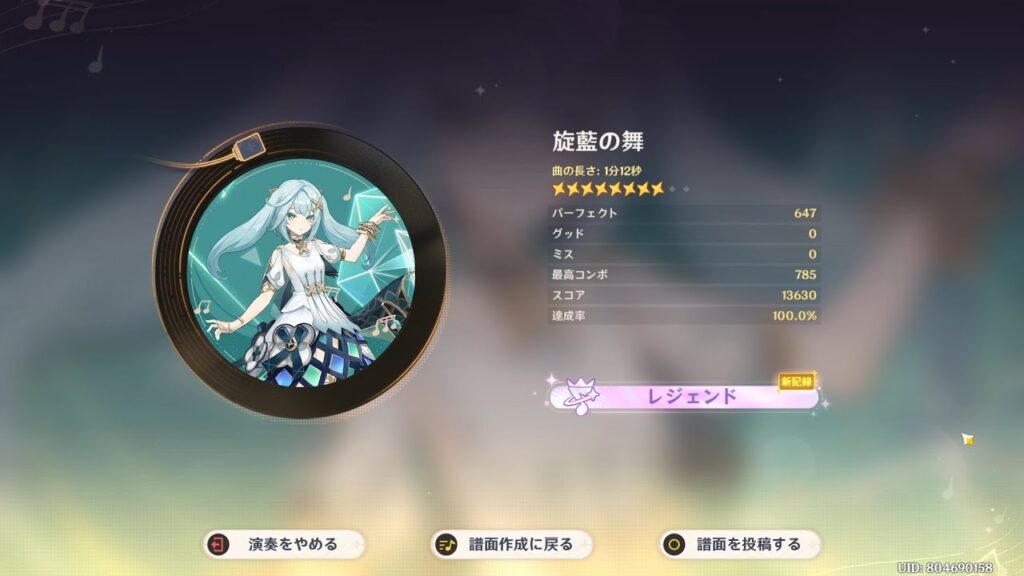
Task: Select the 譜面を投稿する button
Action: [741, 545]
